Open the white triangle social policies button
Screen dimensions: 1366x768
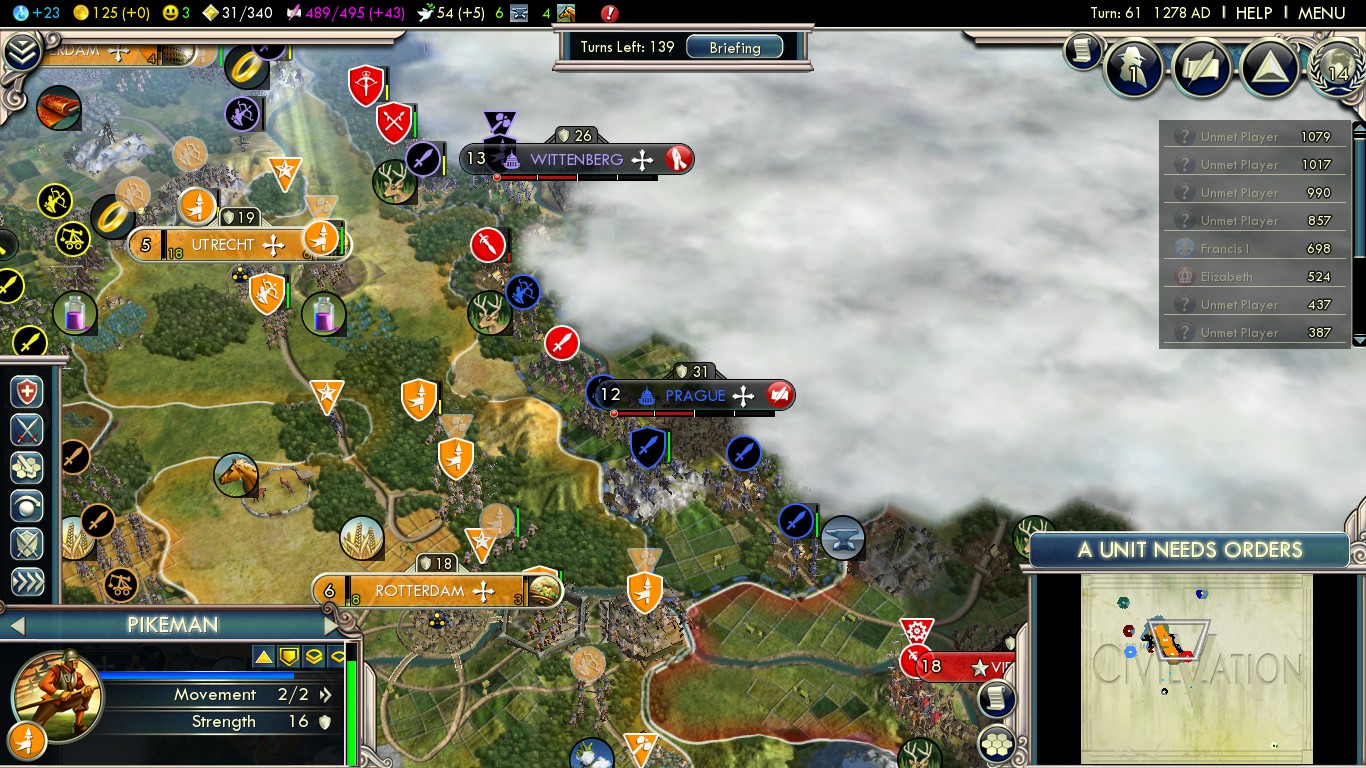pyautogui.click(x=1269, y=68)
